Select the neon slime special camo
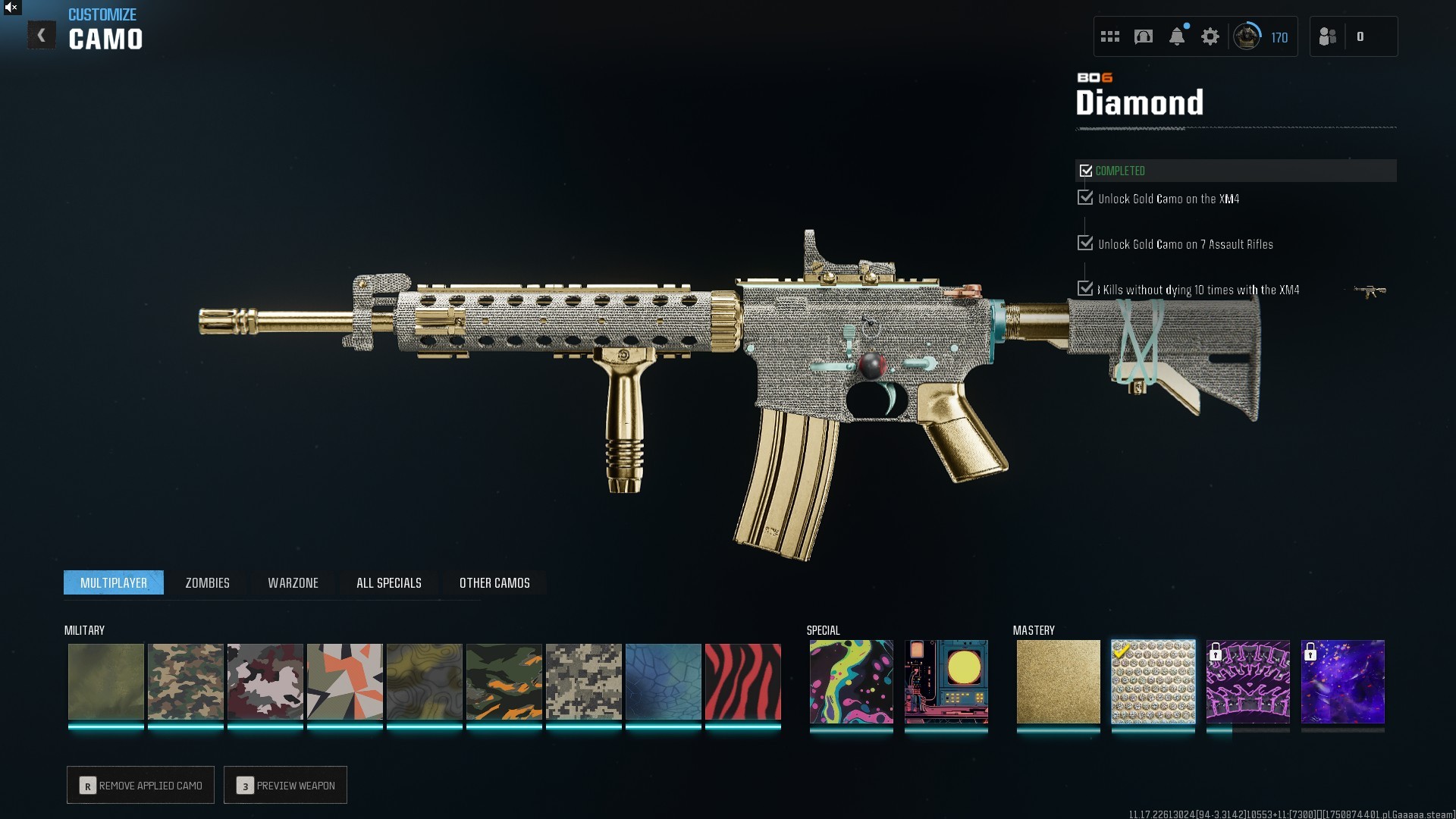1456x819 pixels. 851,681
